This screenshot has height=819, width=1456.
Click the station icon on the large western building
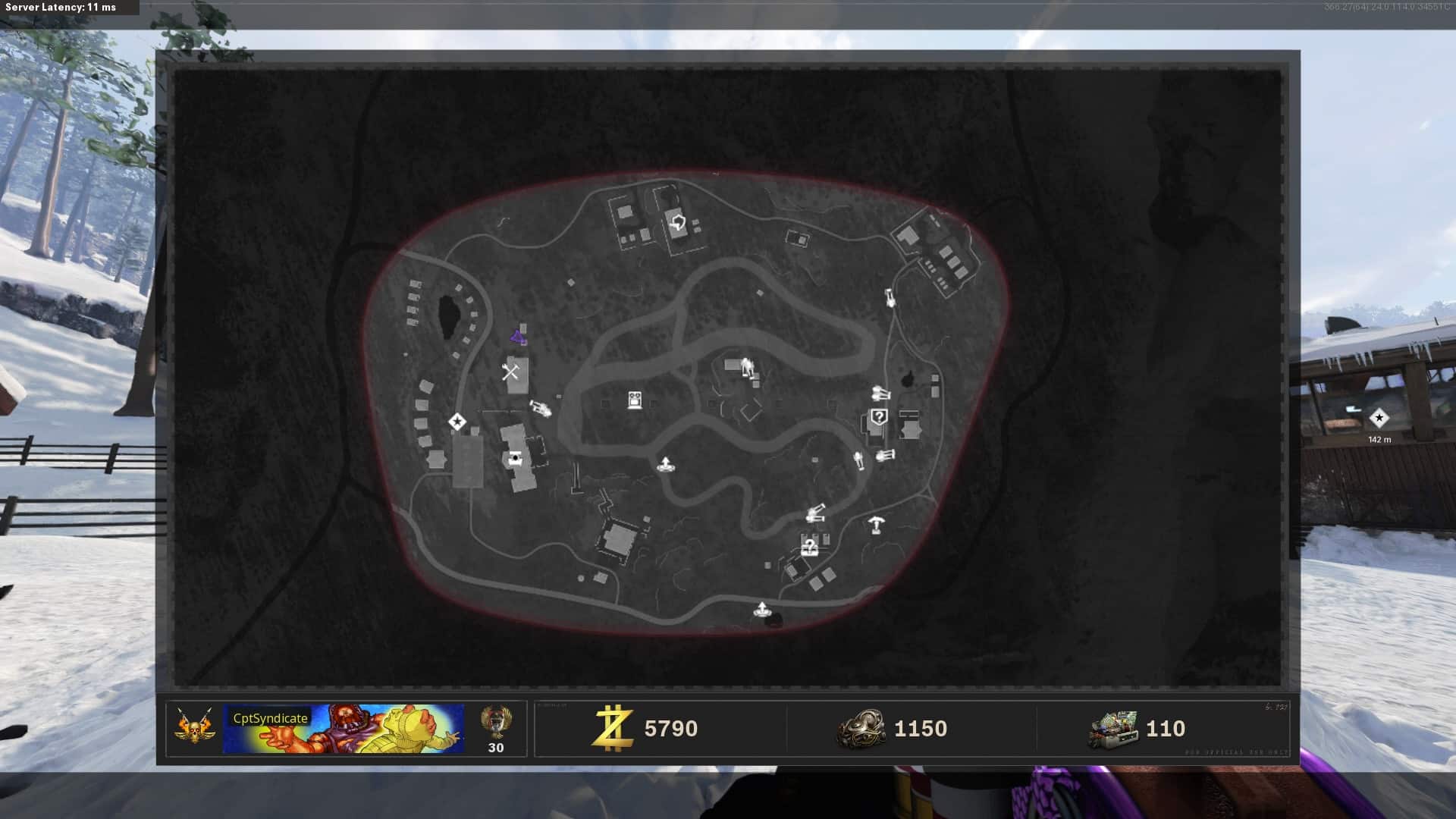tap(516, 457)
